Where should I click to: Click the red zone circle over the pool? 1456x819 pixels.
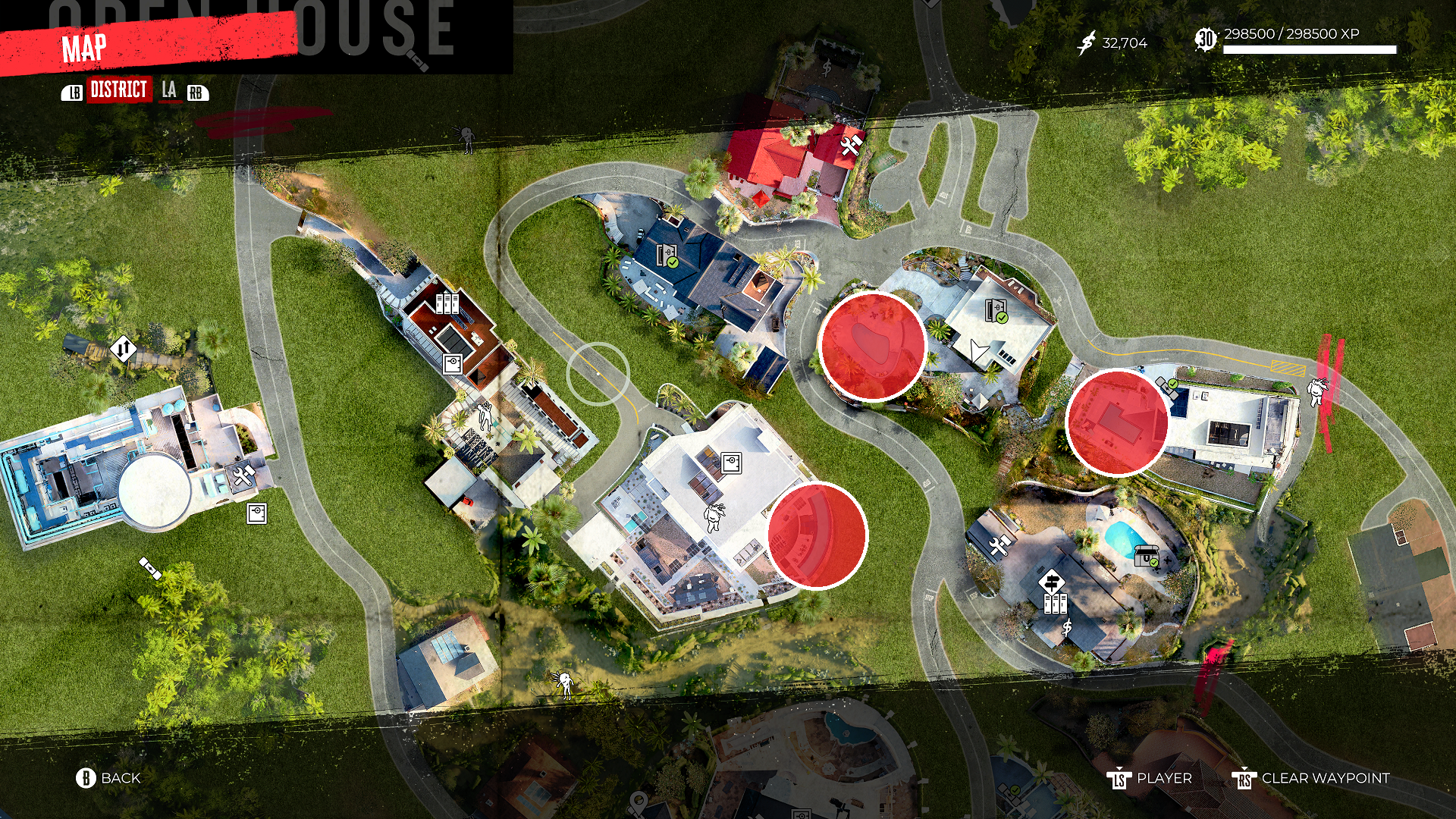(x=872, y=347)
